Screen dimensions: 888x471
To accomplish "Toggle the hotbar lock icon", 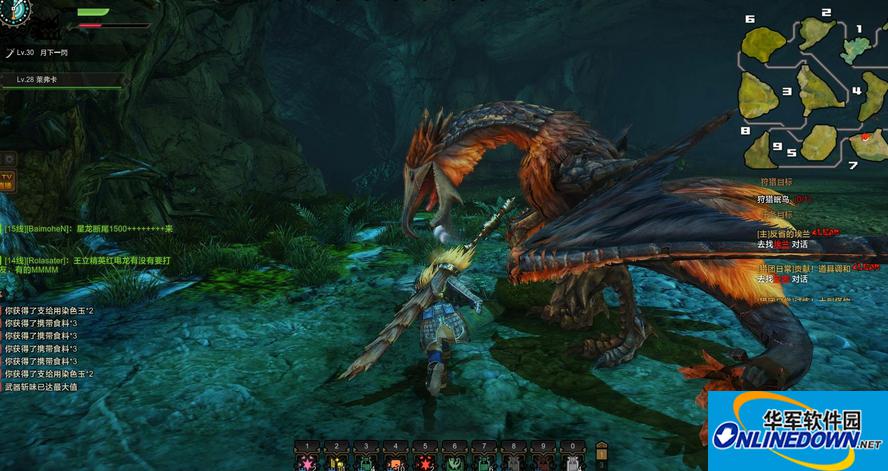I will click(x=601, y=452).
